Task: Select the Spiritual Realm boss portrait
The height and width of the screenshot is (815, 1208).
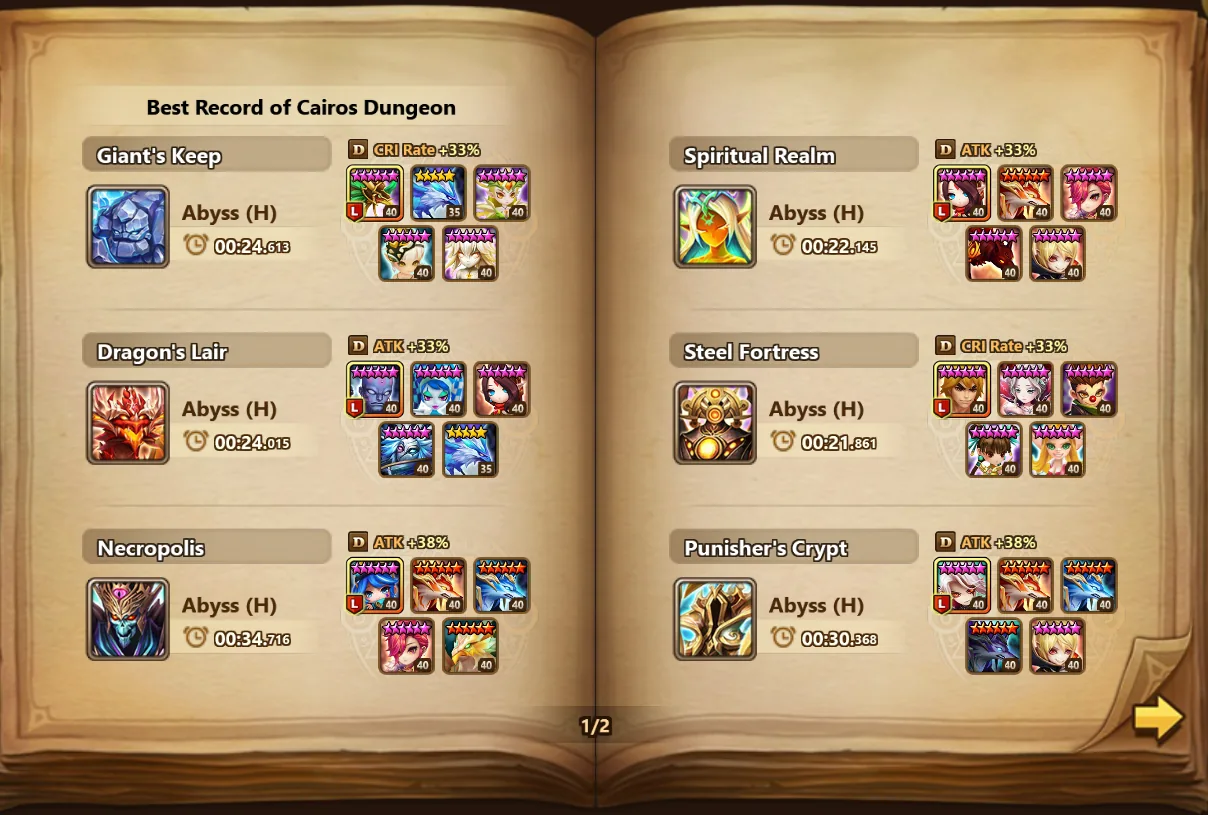Action: [x=715, y=227]
